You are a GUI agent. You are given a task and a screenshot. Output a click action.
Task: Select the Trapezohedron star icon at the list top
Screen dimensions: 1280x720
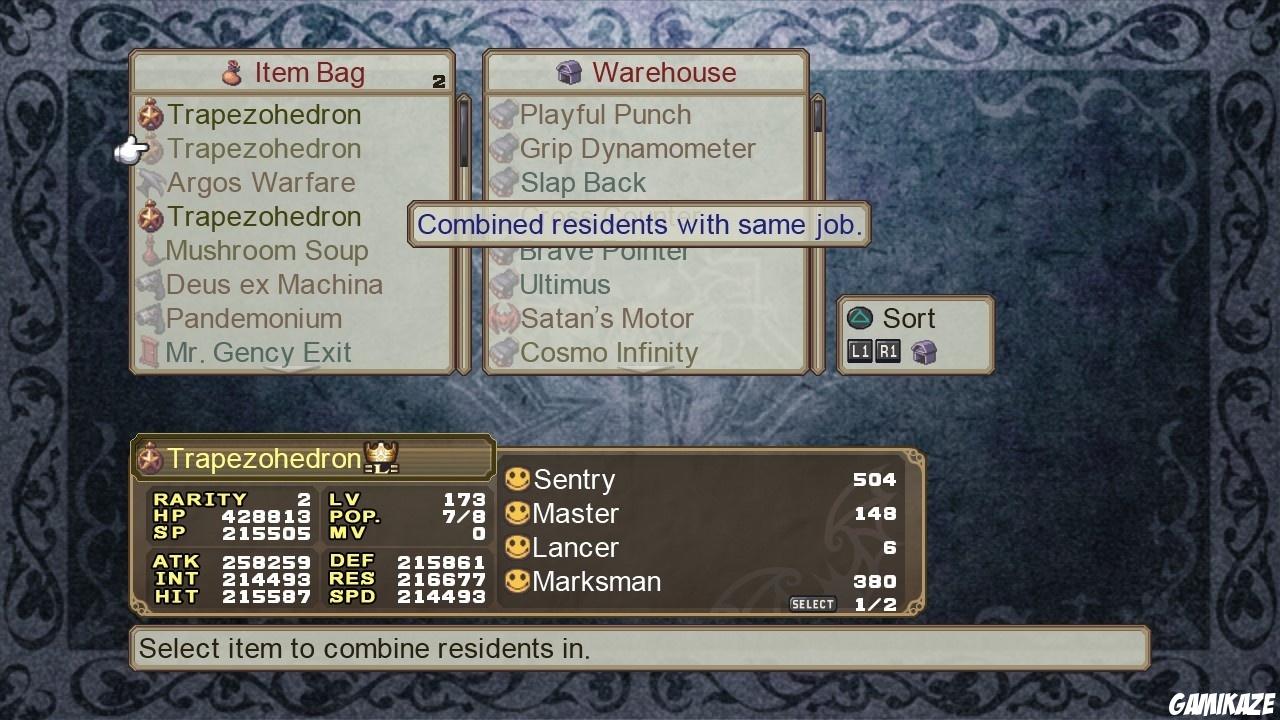[151, 114]
